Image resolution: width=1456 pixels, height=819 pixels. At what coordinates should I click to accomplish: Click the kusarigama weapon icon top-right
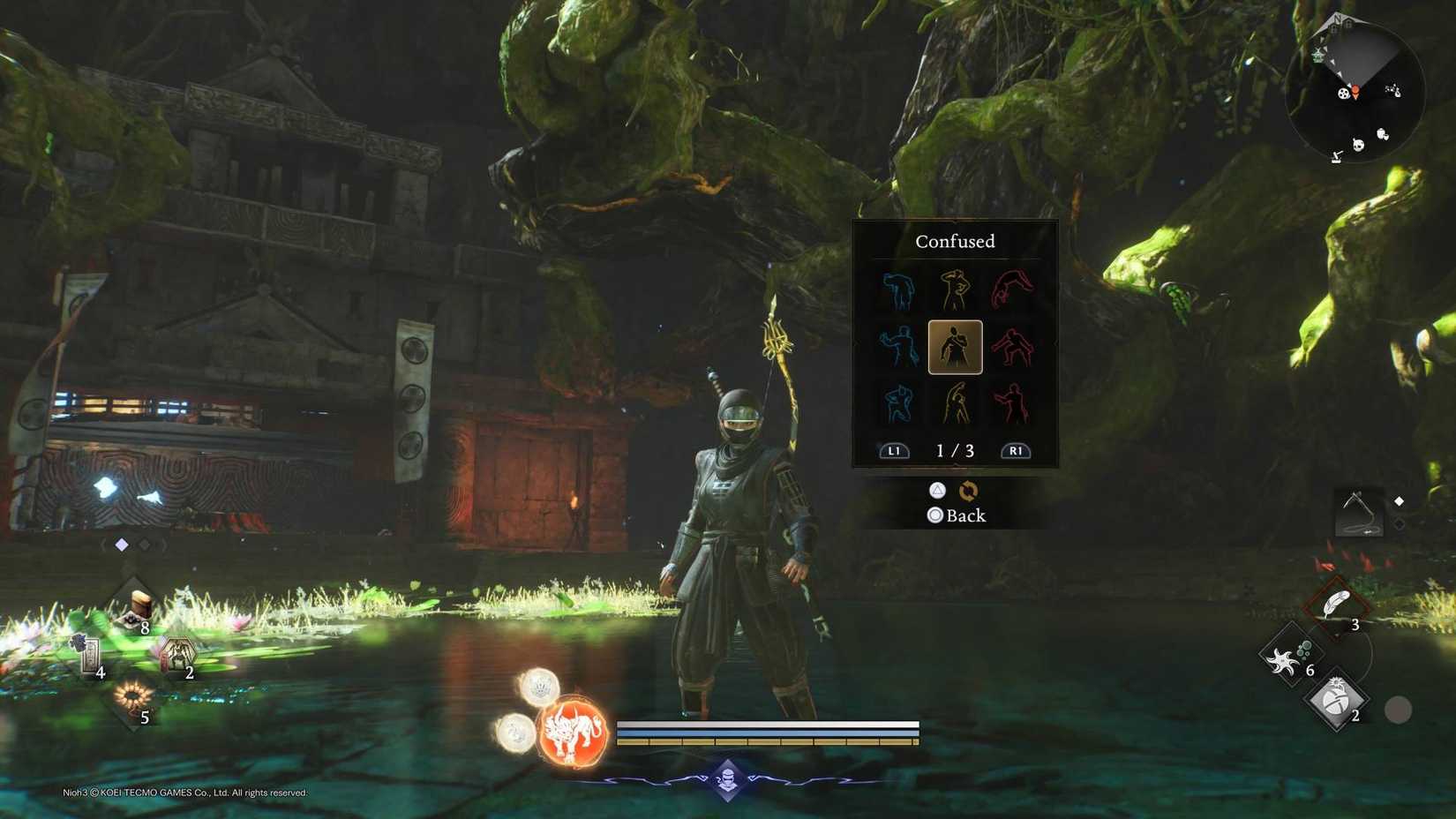coord(1359,512)
